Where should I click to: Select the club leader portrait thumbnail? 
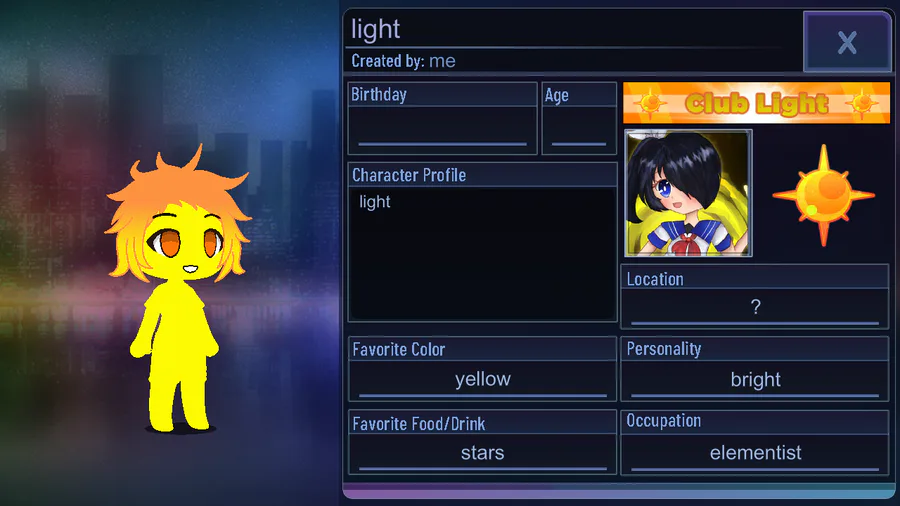point(688,193)
